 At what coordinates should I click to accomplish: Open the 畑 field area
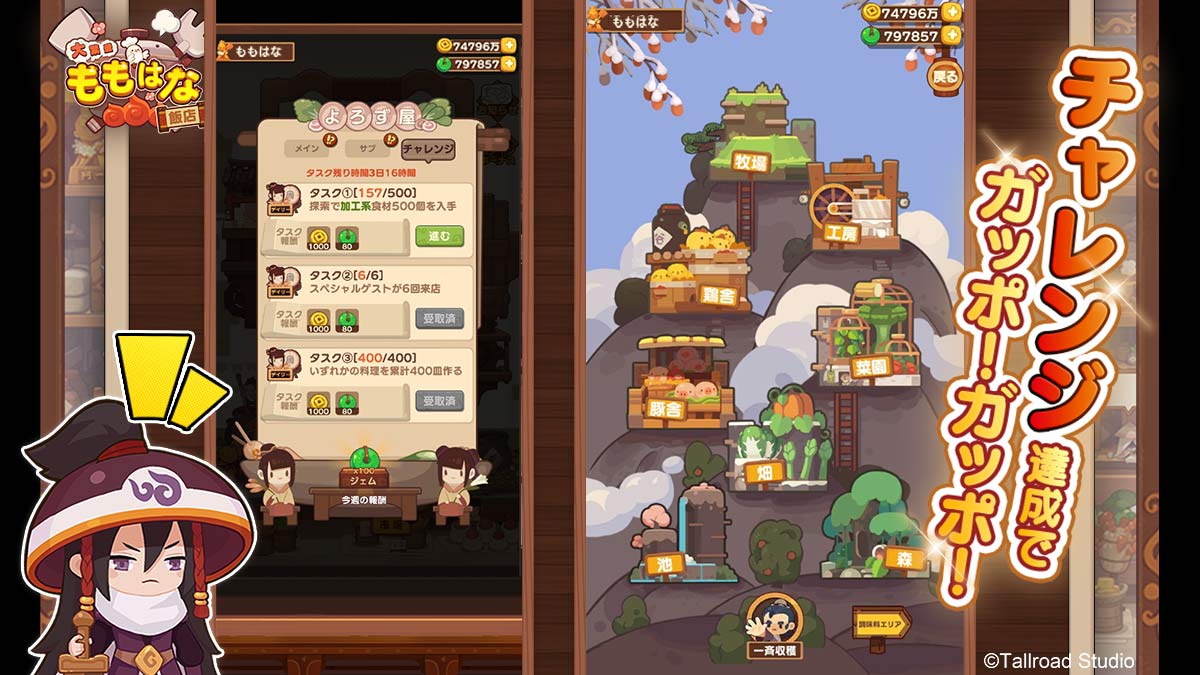point(765,472)
